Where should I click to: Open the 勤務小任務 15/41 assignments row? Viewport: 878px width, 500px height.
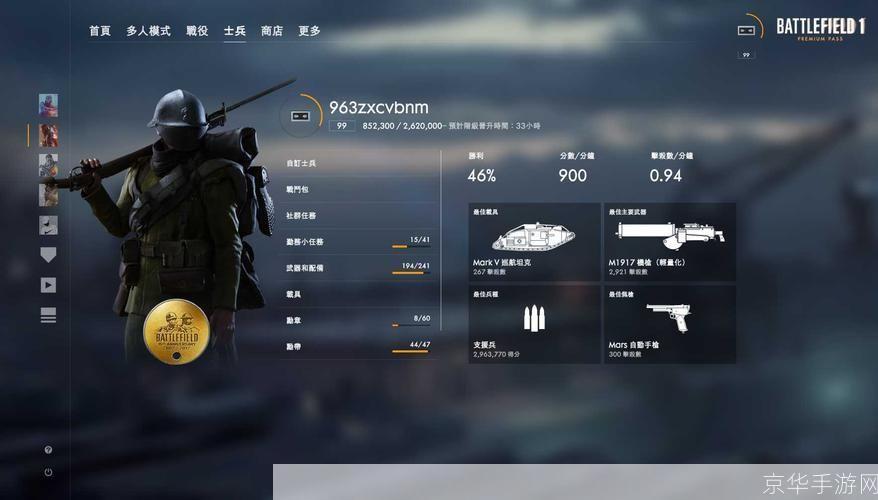coord(360,242)
